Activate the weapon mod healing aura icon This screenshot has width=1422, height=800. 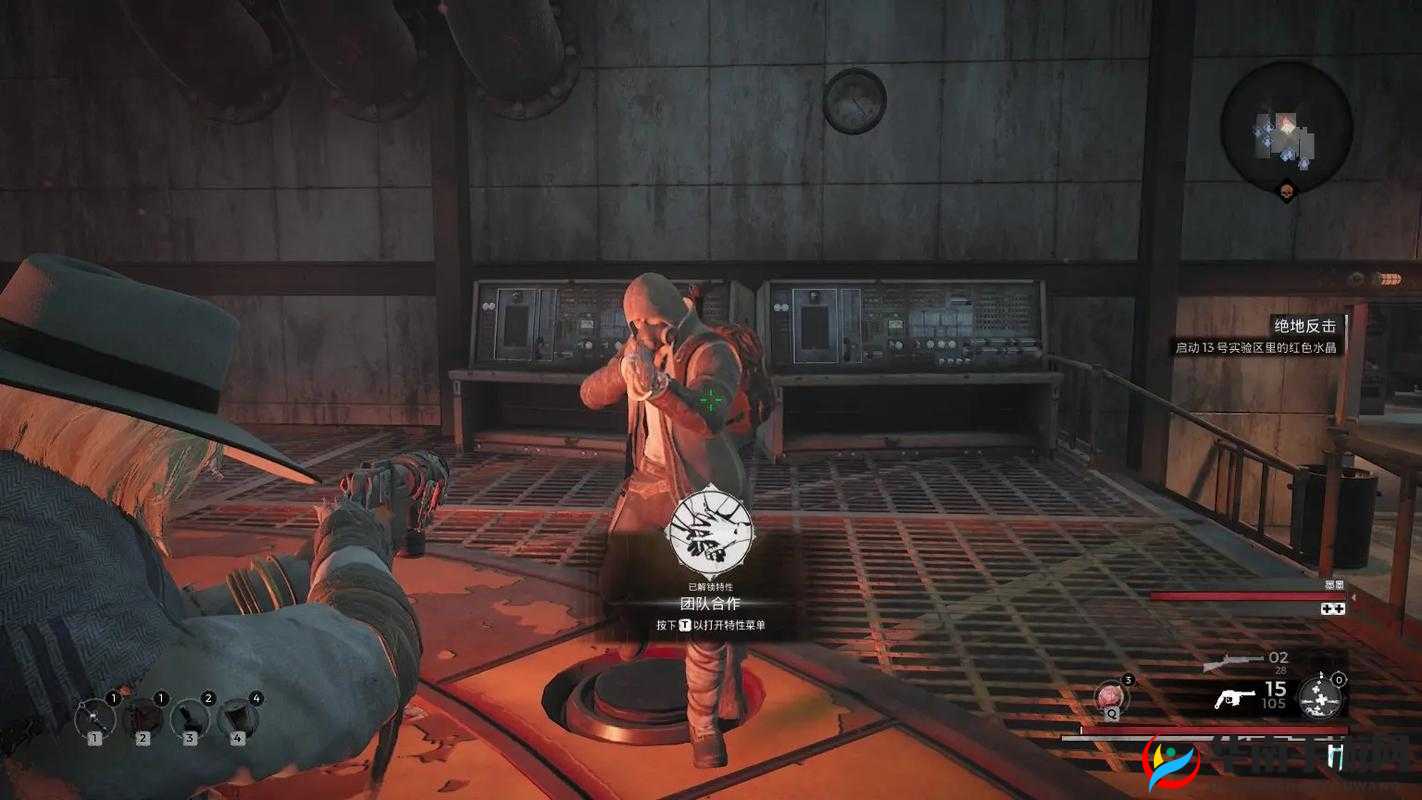click(1319, 697)
